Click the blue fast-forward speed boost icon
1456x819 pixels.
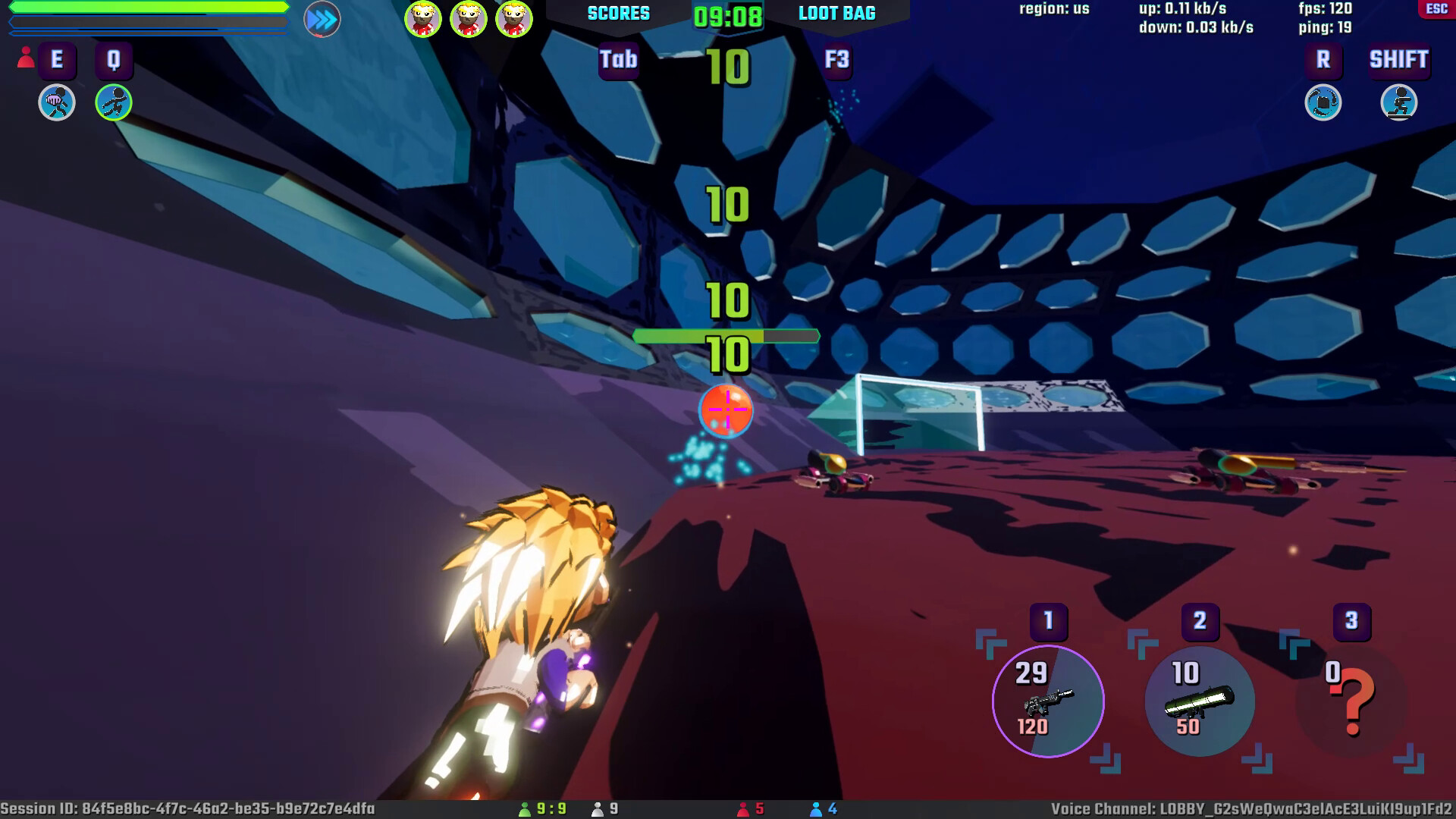pyautogui.click(x=319, y=19)
